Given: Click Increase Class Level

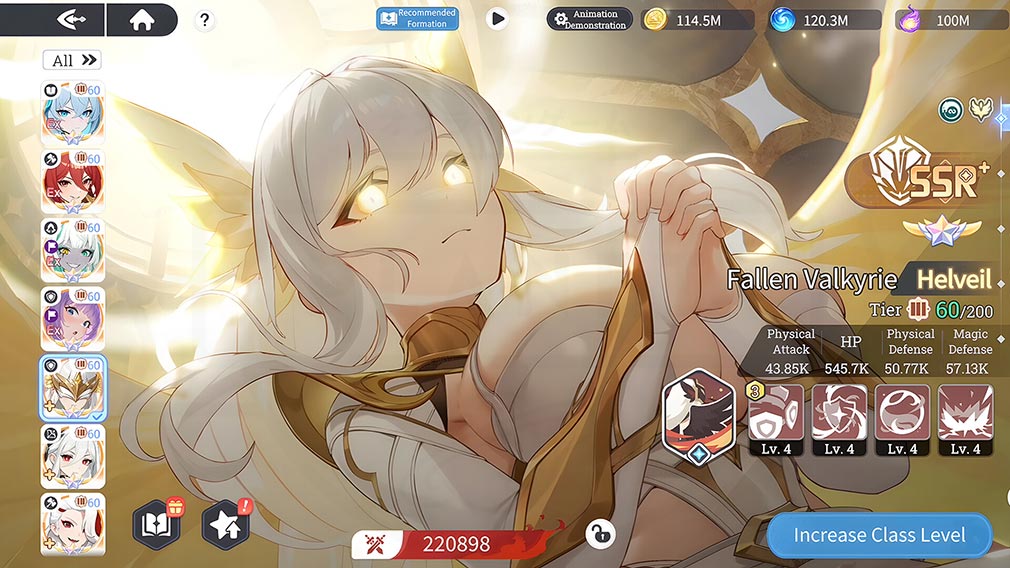Looking at the screenshot, I should point(879,535).
